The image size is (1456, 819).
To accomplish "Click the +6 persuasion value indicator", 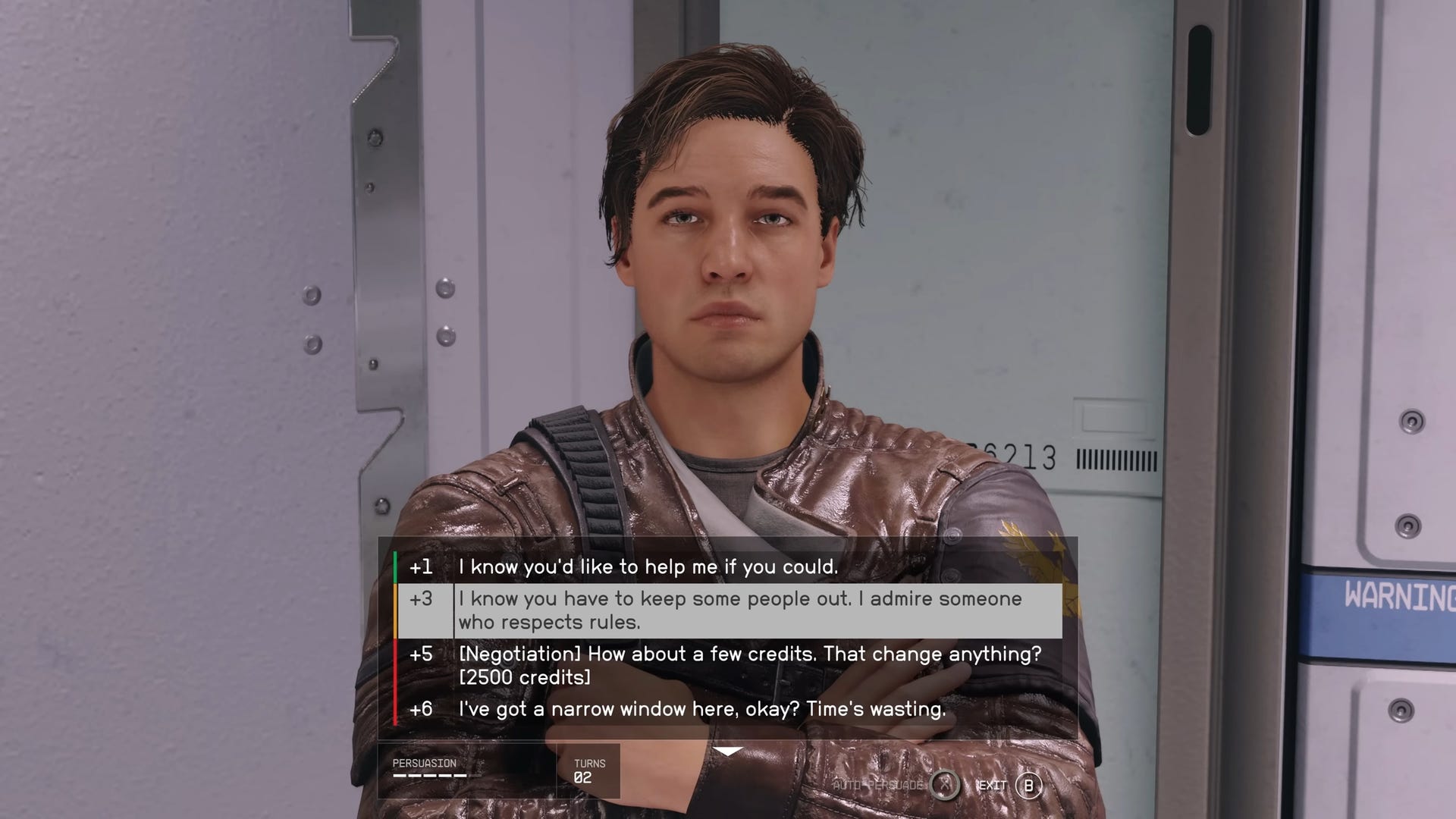I will point(422,711).
